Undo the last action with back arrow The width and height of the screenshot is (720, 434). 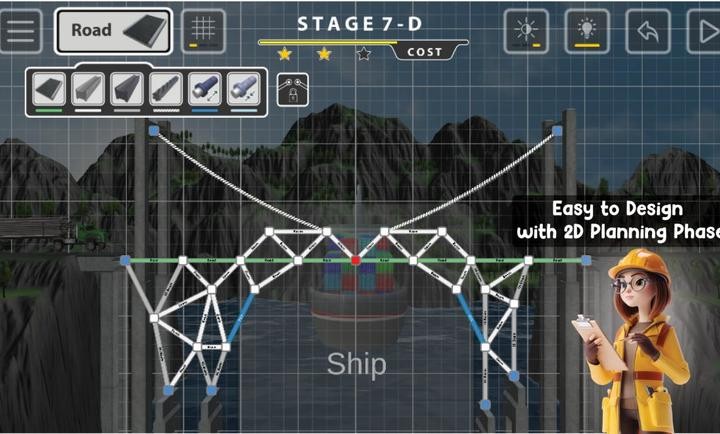coord(647,31)
